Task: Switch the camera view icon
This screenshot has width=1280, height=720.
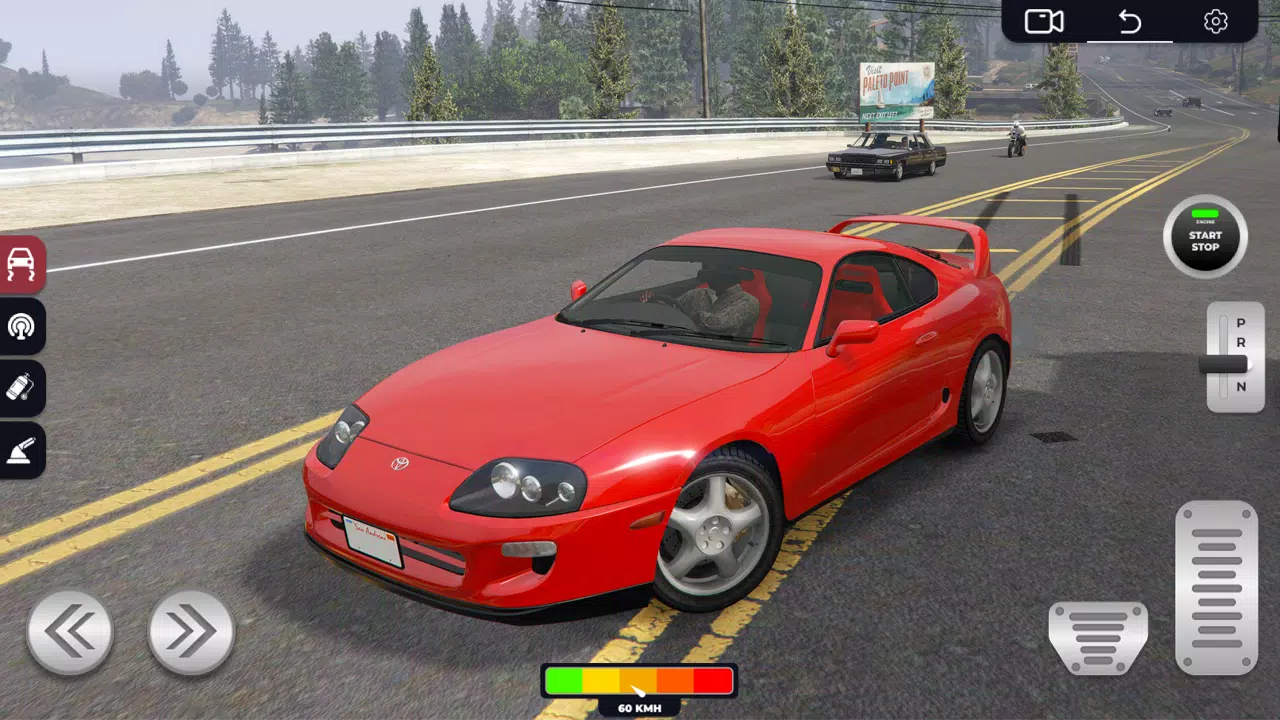Action: (x=1043, y=21)
